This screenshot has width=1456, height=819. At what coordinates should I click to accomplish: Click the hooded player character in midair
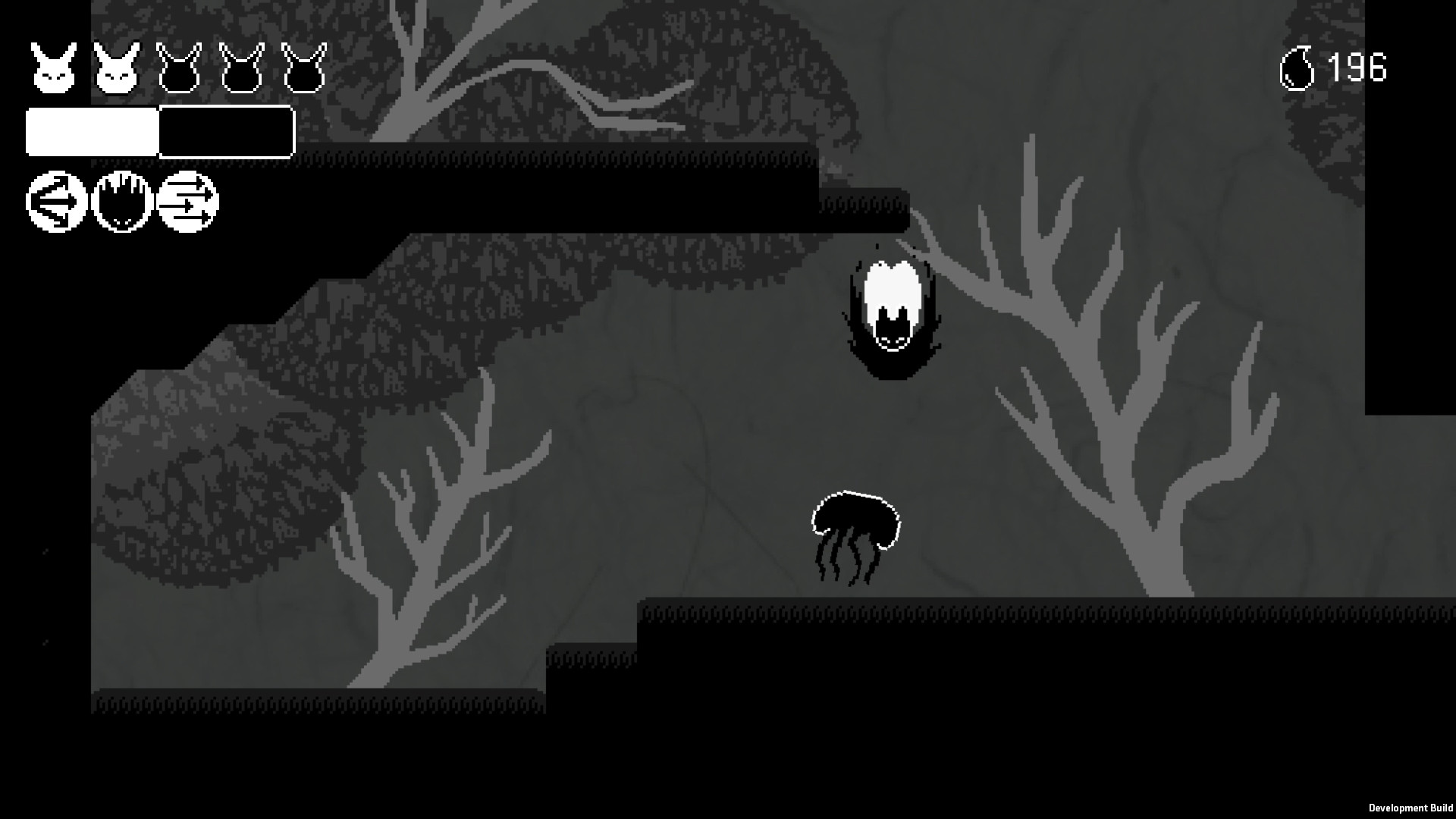pyautogui.click(x=891, y=311)
